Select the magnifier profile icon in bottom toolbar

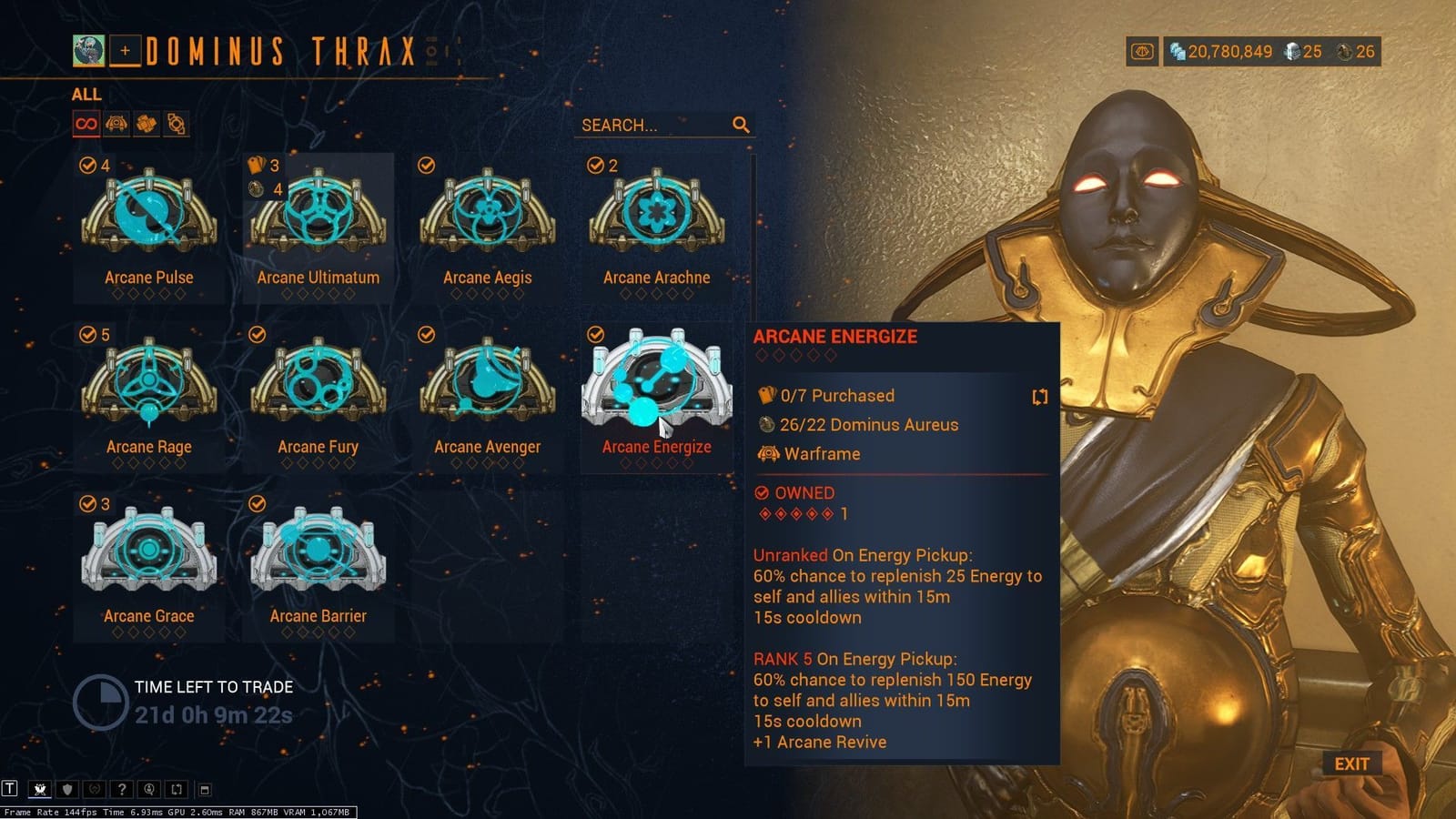[149, 790]
